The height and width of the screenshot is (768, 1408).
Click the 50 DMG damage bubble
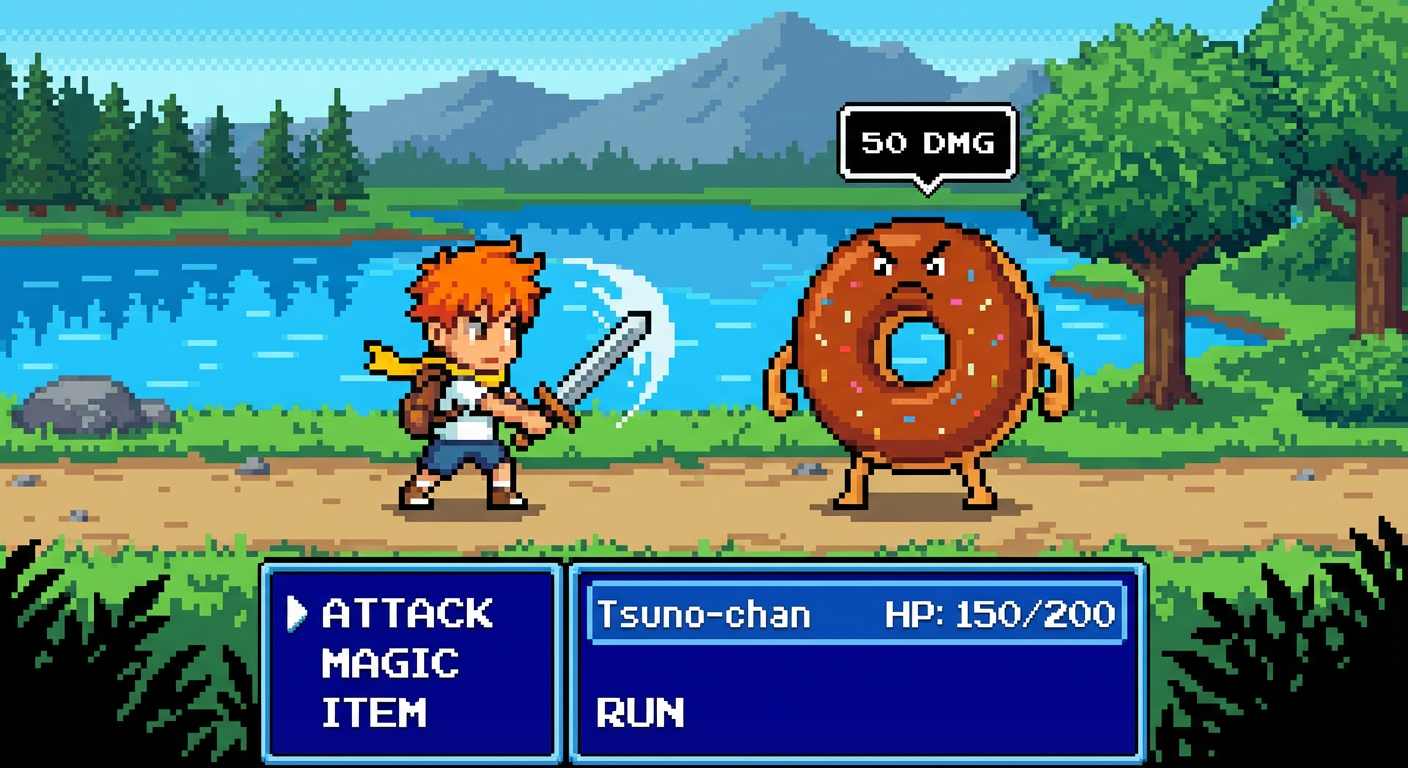click(x=926, y=142)
